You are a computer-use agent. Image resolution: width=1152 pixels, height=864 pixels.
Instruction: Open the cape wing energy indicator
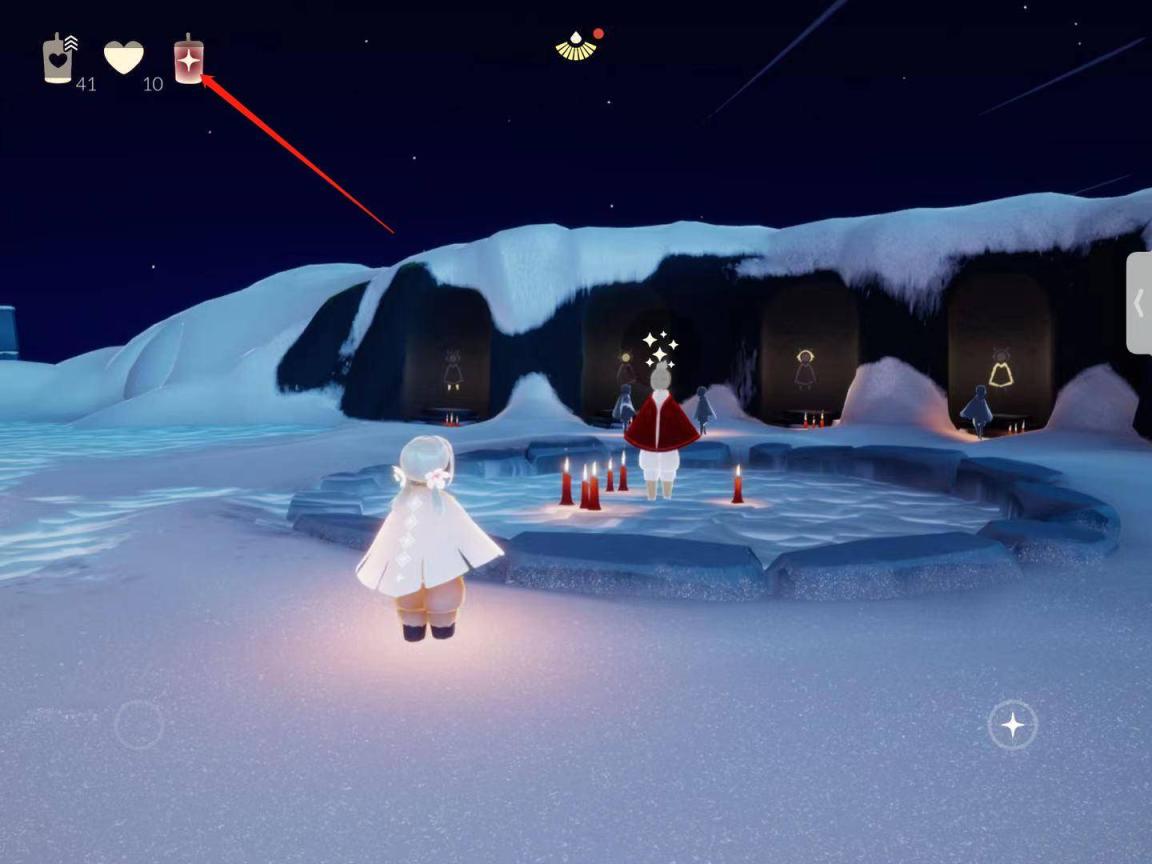point(576,46)
